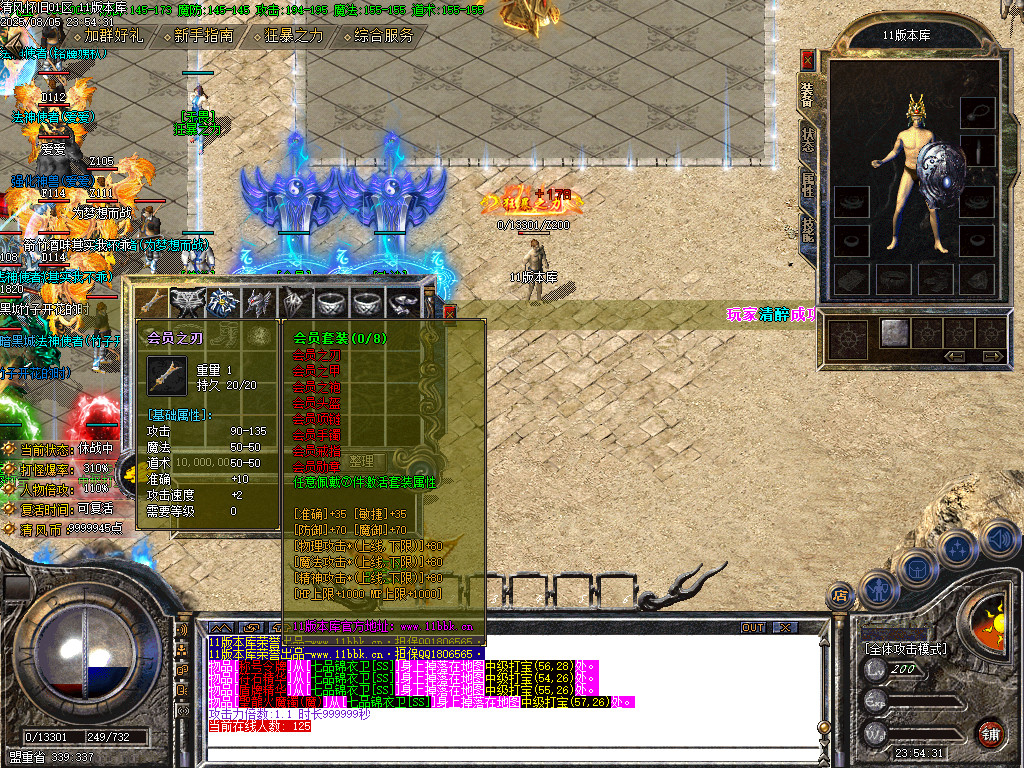
Task: Select the blue-white robe item in bag
Action: pos(223,302)
